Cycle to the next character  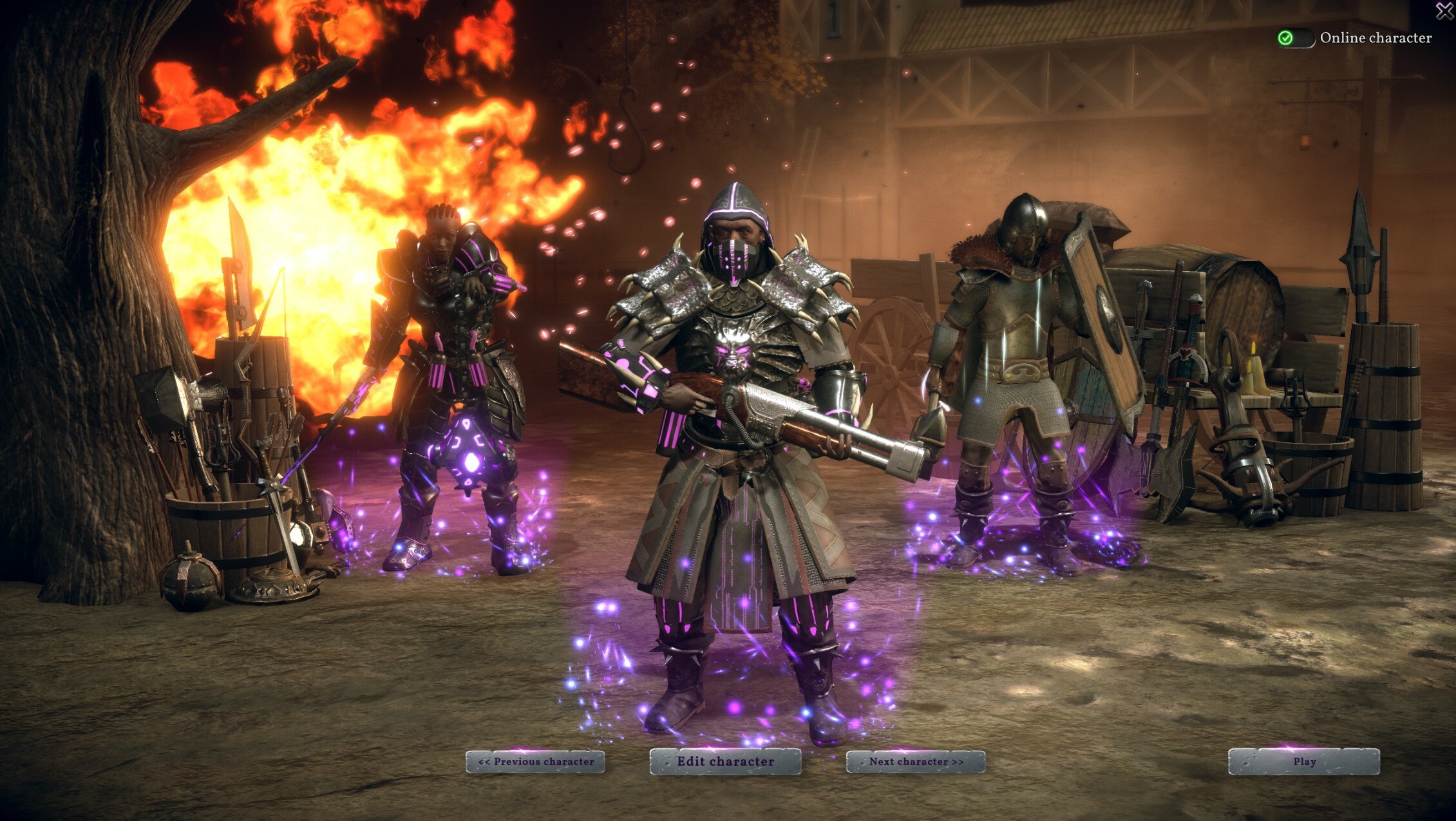(x=916, y=762)
